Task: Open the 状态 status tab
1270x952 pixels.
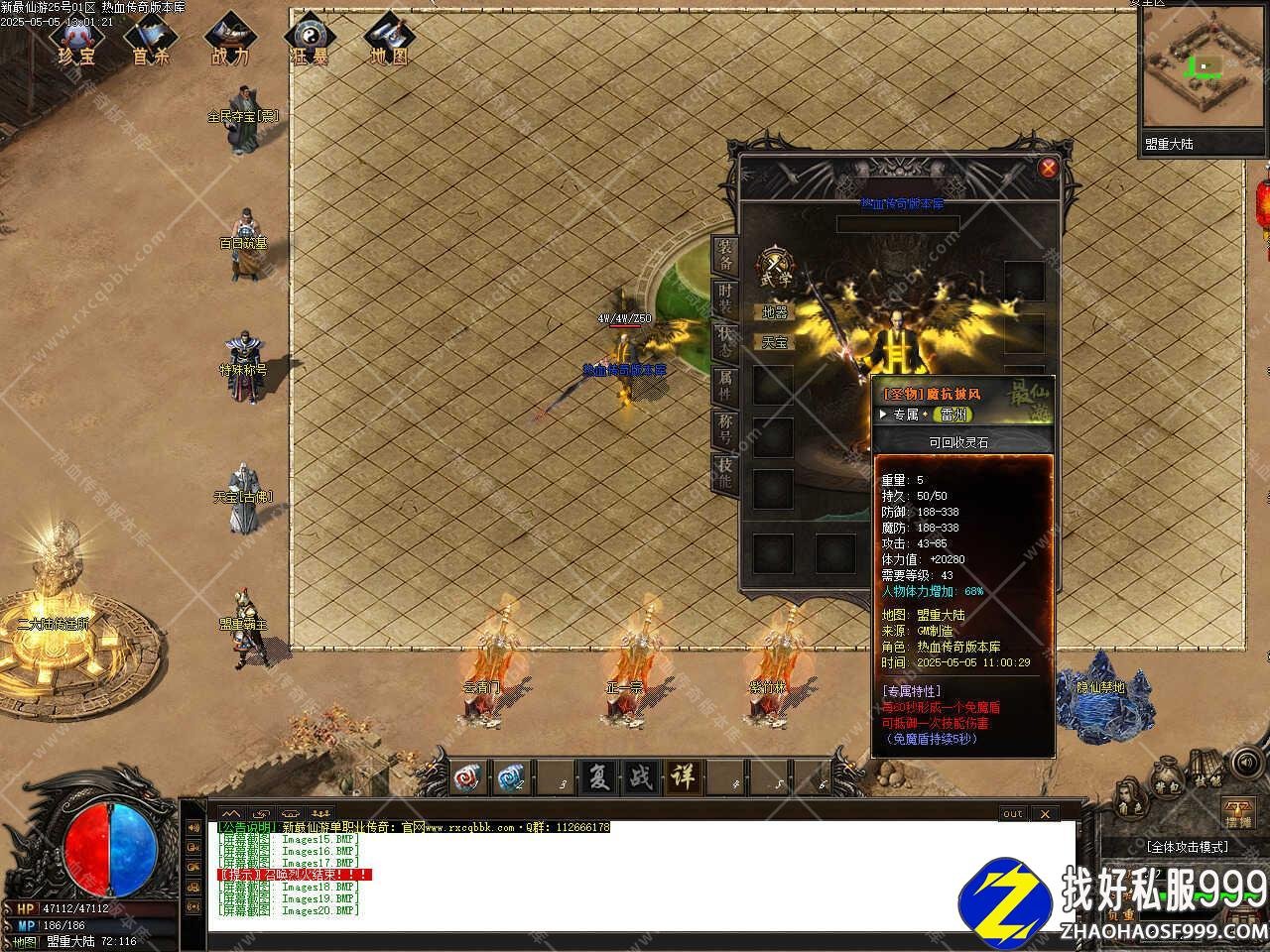Action: pyautogui.click(x=726, y=343)
